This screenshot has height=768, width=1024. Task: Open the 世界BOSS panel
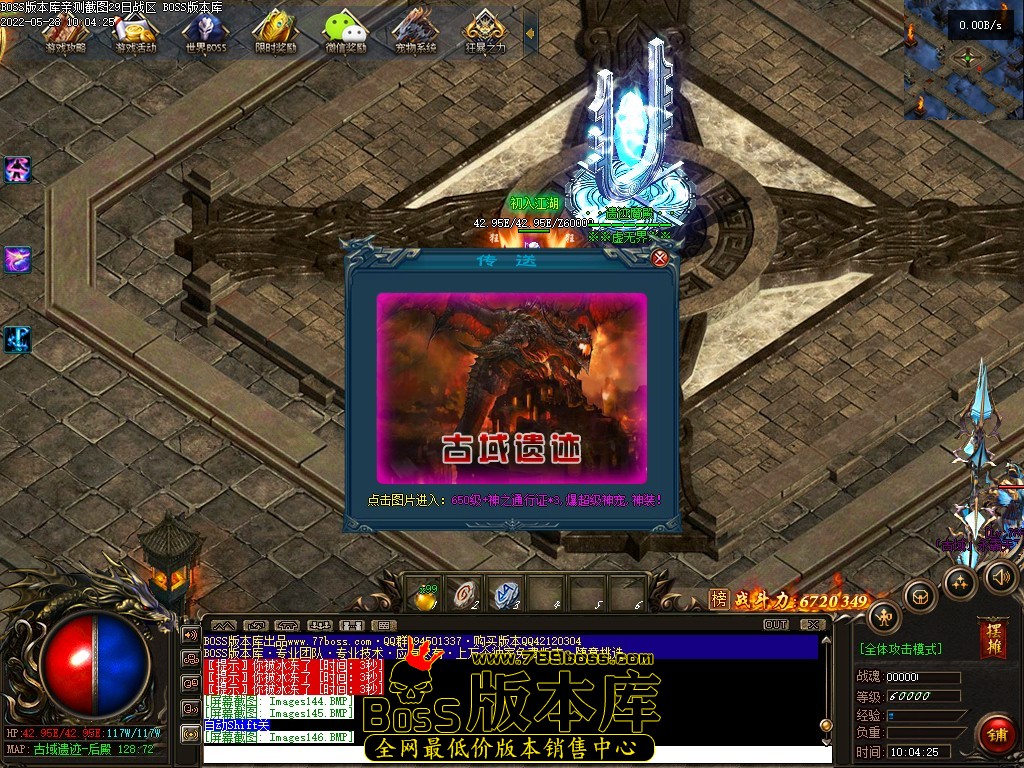coord(204,32)
